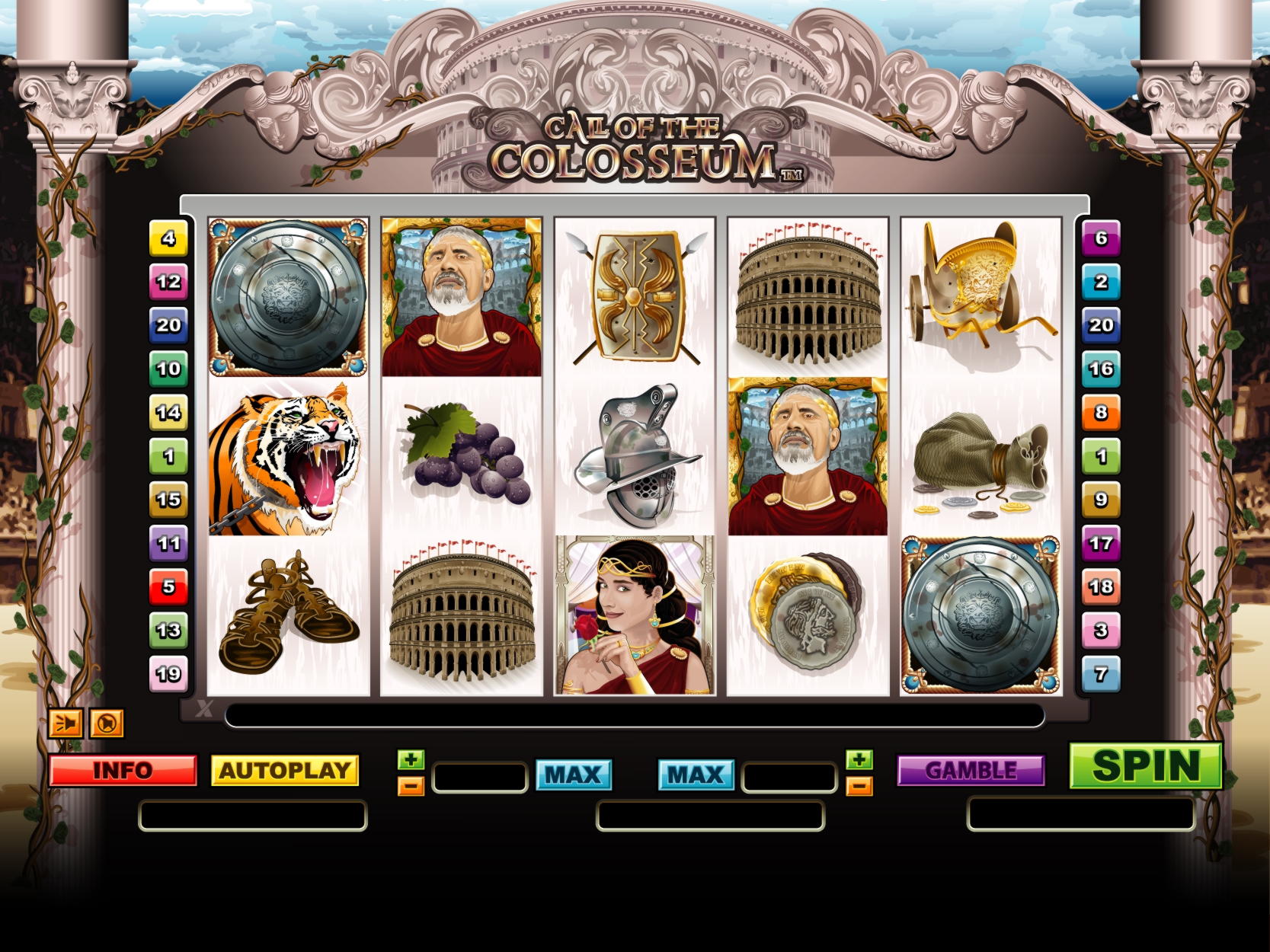This screenshot has height=952, width=1270.
Task: Show payline 15 on the reels
Action: click(168, 500)
